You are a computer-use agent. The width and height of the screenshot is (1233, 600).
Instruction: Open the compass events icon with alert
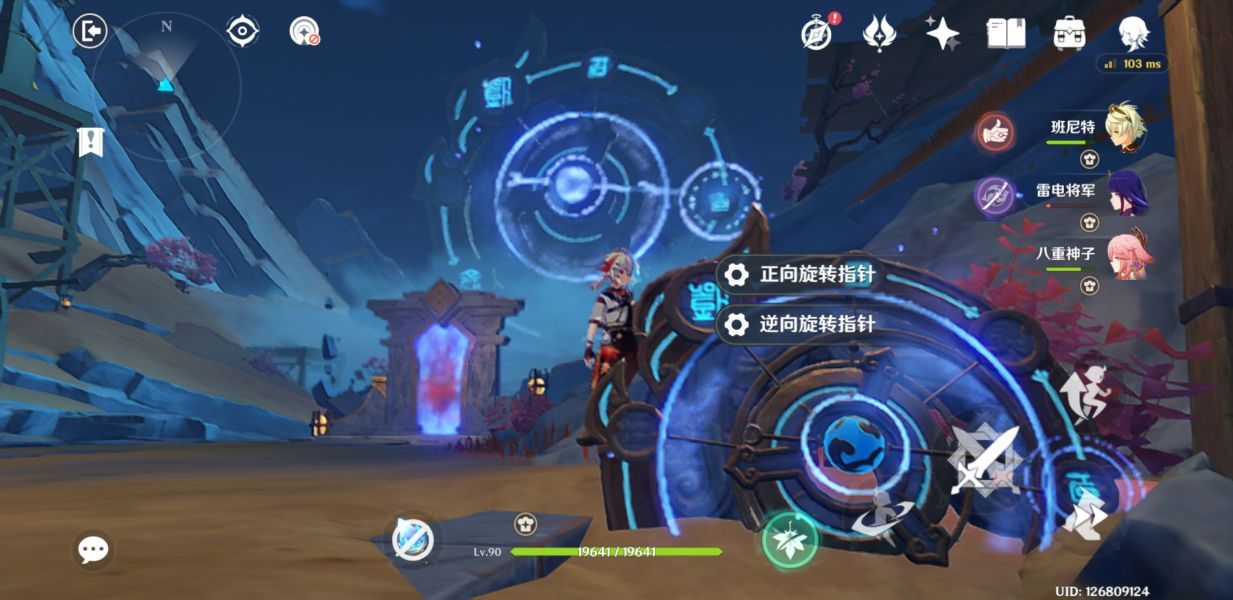[817, 33]
